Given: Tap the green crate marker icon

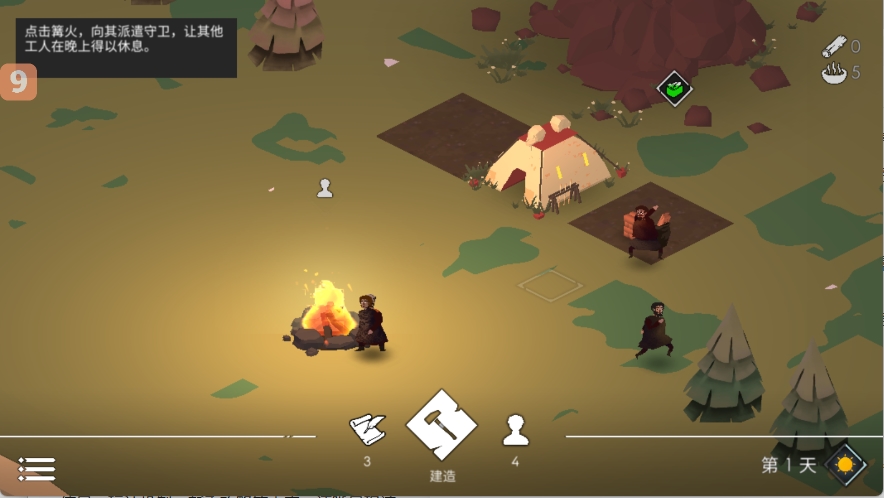Looking at the screenshot, I should [675, 89].
